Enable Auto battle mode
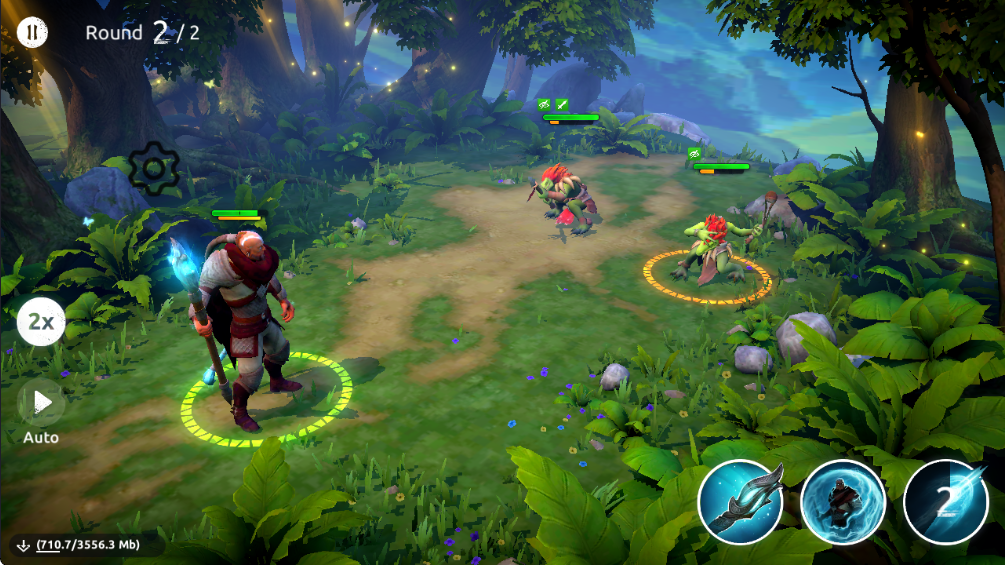1005x565 pixels. point(41,403)
